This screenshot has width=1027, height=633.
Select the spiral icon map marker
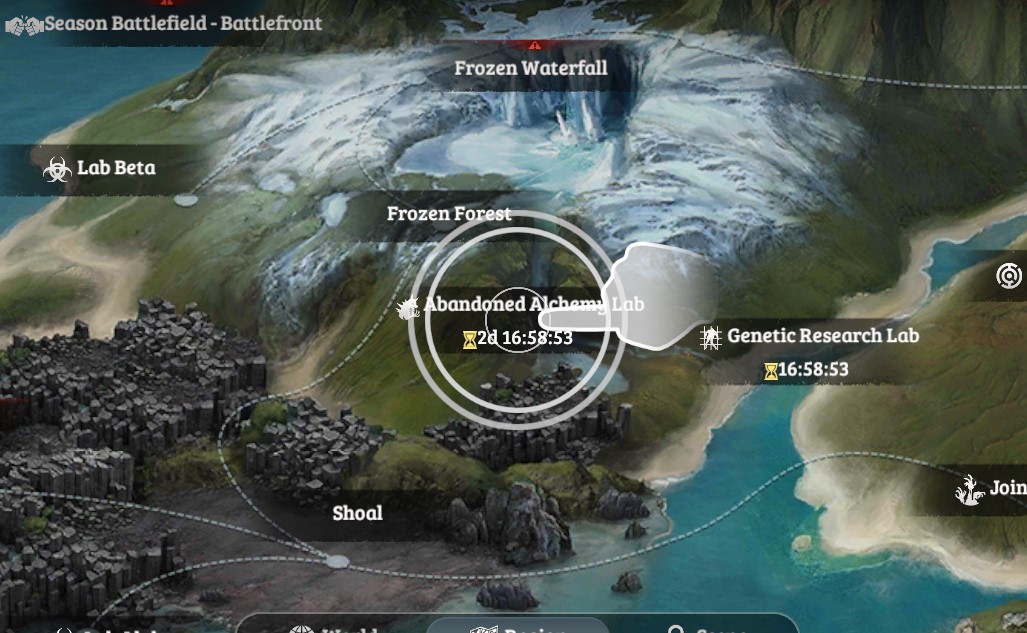1009,276
